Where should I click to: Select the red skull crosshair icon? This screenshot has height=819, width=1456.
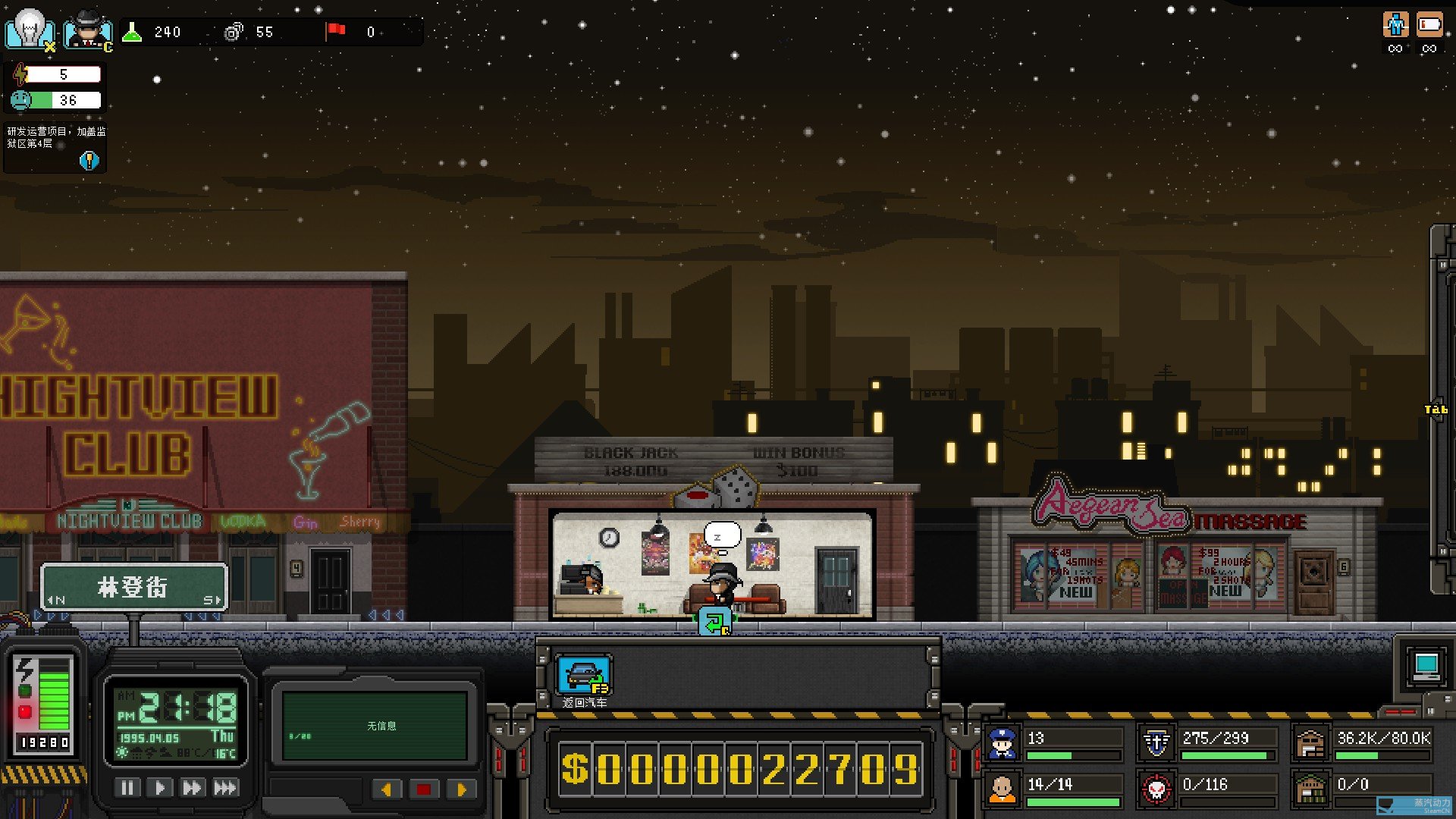click(x=1156, y=789)
